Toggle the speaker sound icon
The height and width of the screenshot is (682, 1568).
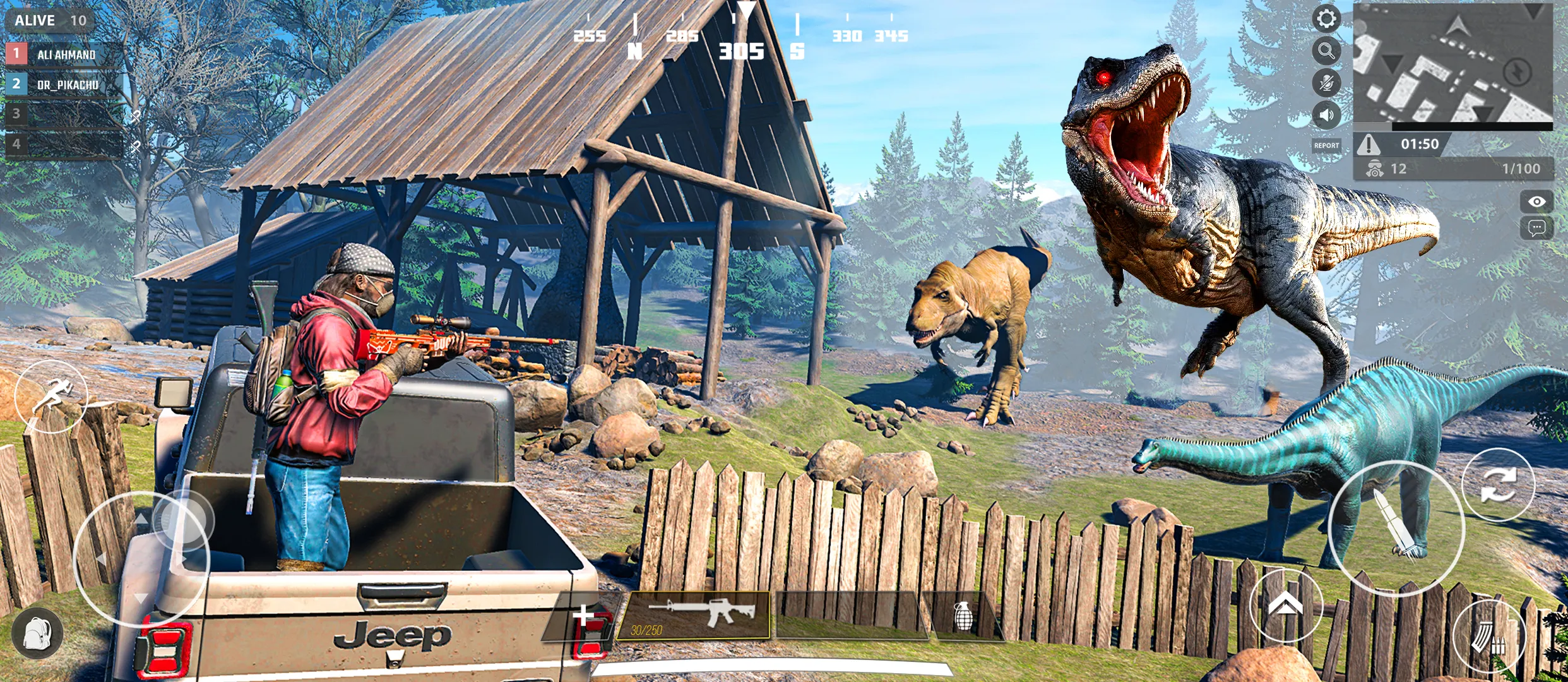(x=1326, y=115)
